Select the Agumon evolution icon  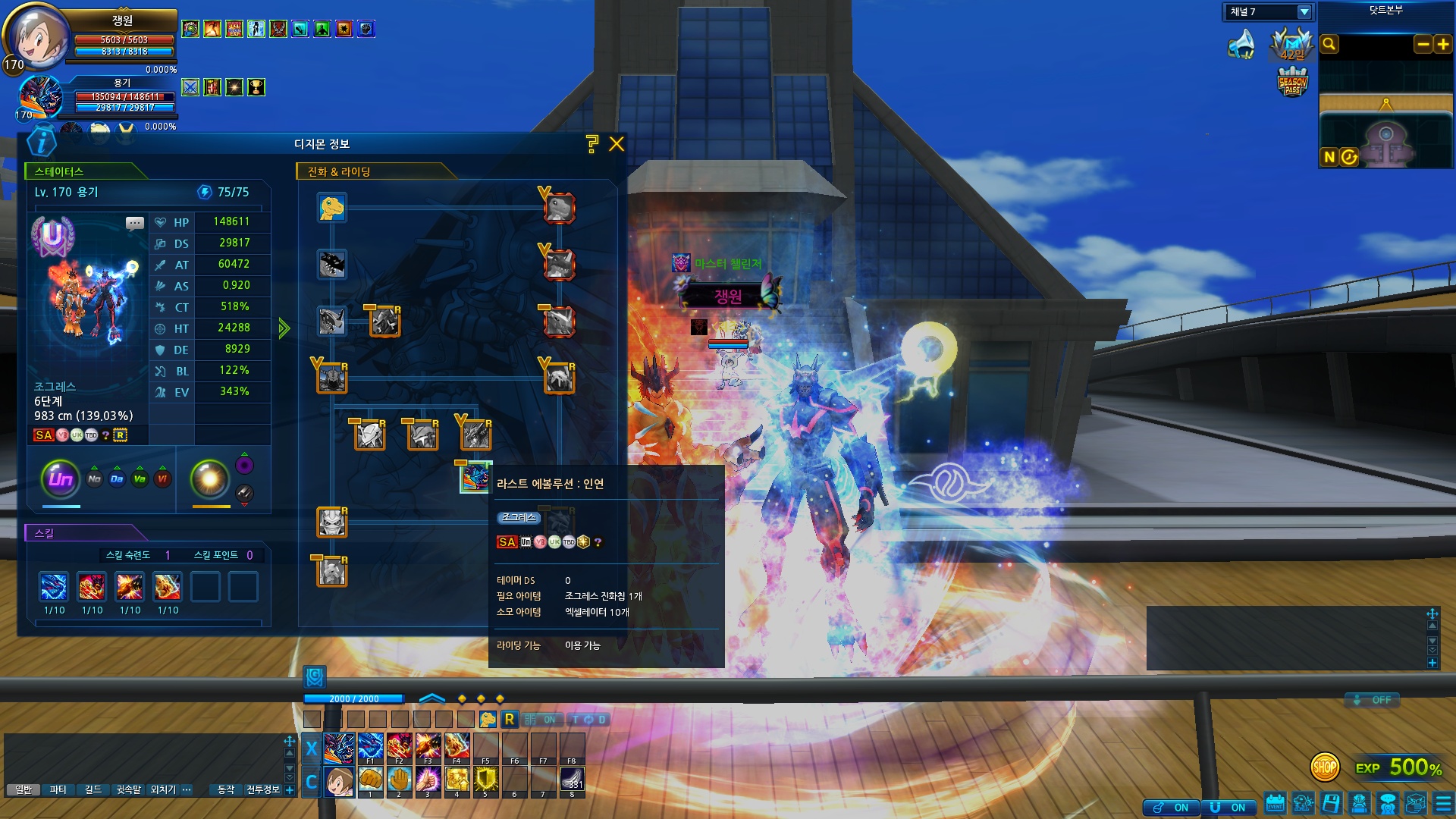pyautogui.click(x=331, y=208)
